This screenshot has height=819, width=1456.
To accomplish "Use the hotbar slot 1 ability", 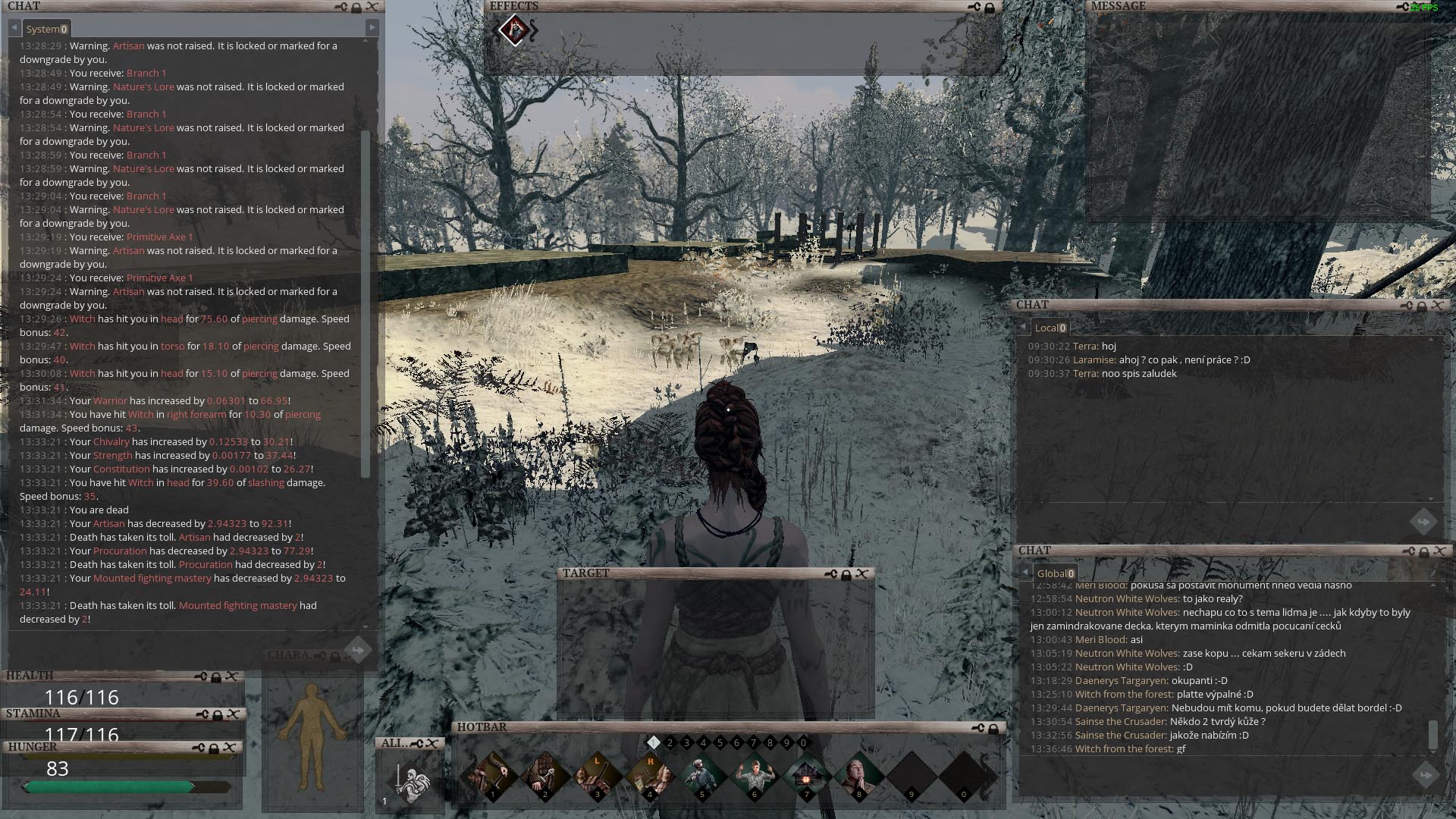I will tap(493, 776).
